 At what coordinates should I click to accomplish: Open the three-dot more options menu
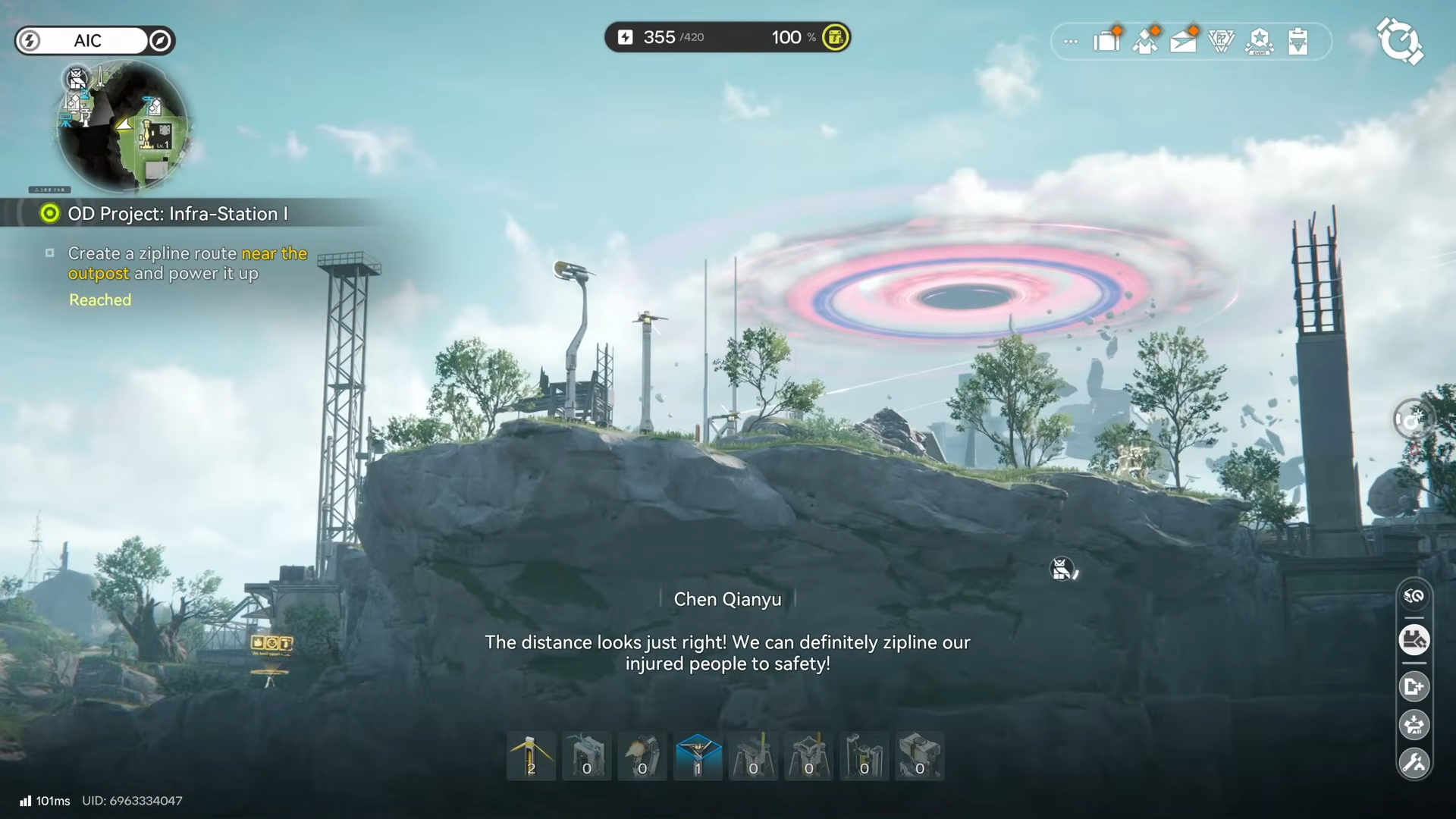(x=1071, y=42)
